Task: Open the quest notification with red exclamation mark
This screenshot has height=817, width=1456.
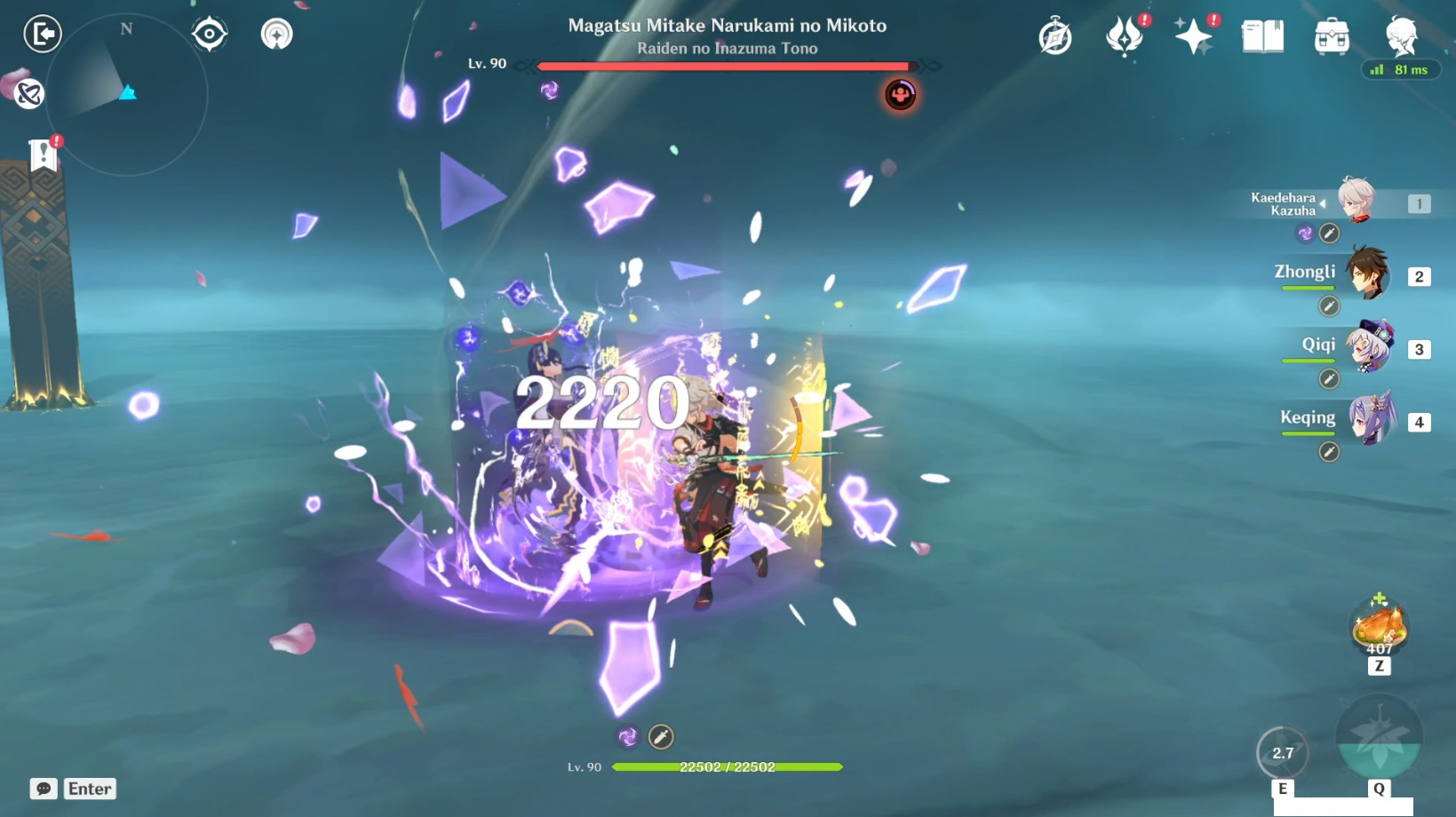Action: (x=44, y=151)
